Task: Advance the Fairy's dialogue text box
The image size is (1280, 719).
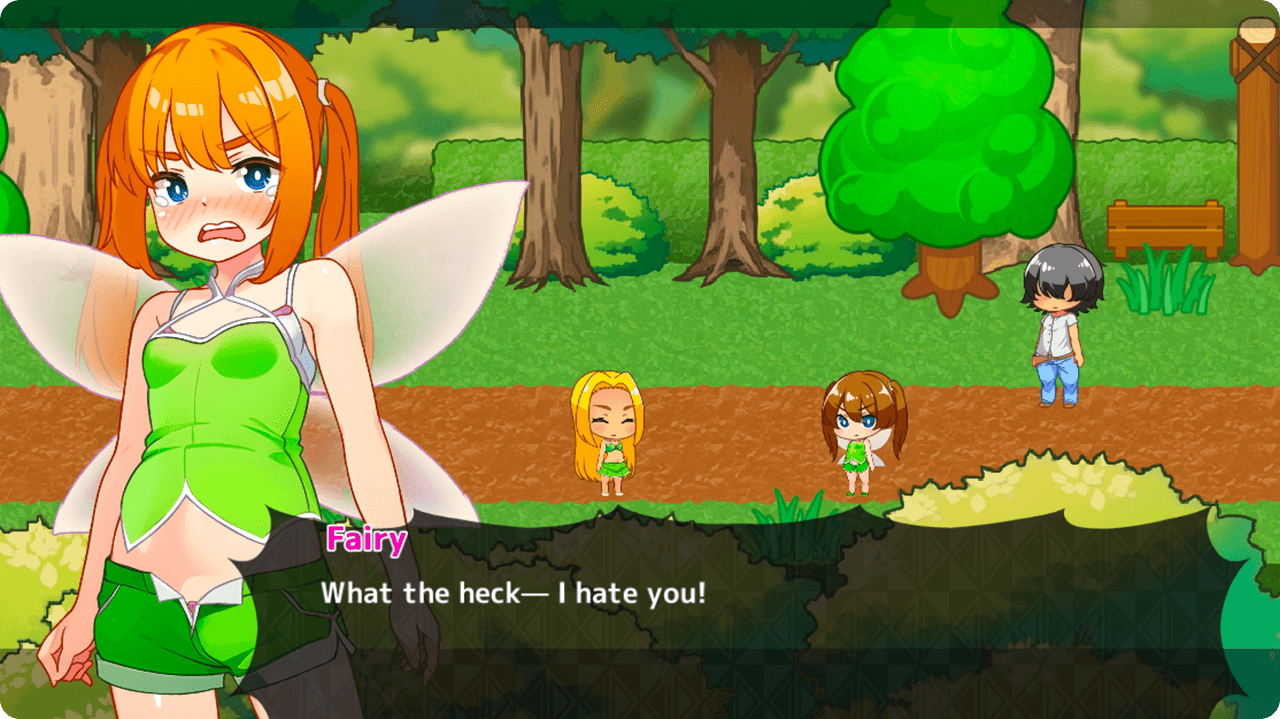Action: coord(760,610)
